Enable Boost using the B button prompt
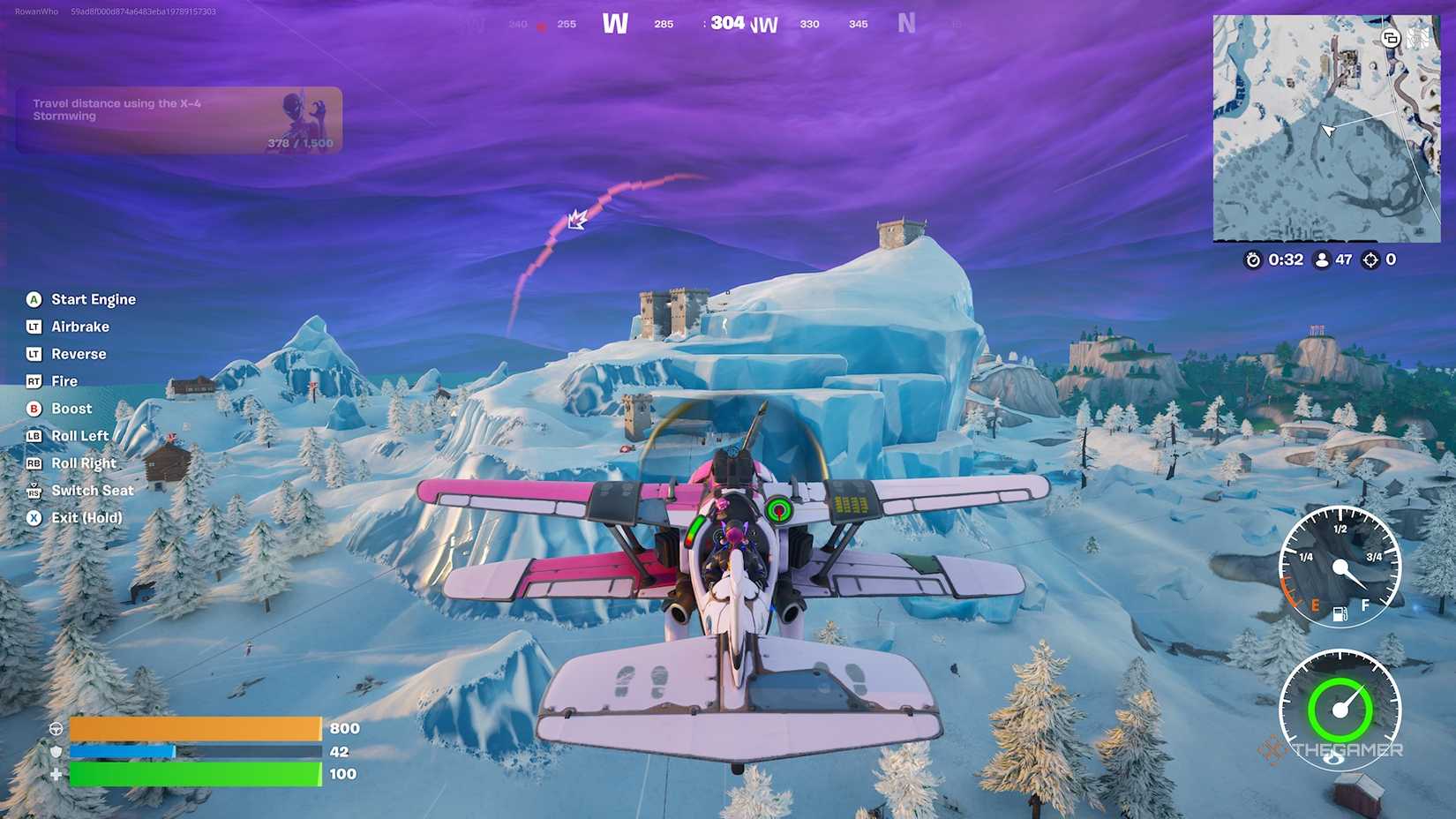The width and height of the screenshot is (1456, 819). pyautogui.click(x=34, y=409)
